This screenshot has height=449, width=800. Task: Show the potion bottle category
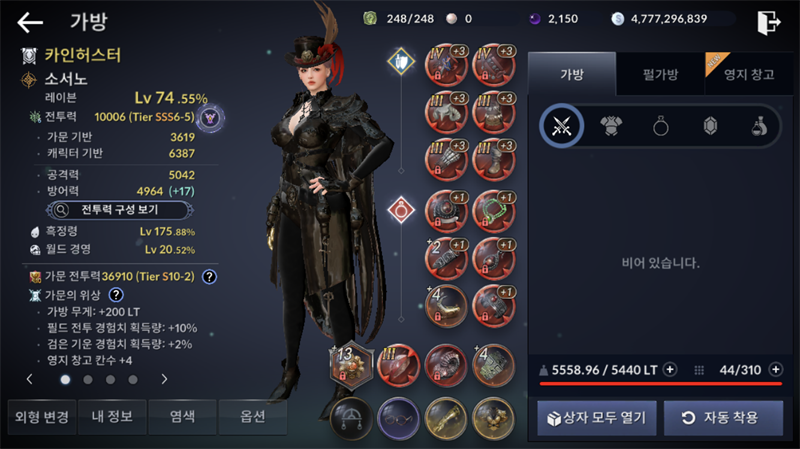point(759,125)
